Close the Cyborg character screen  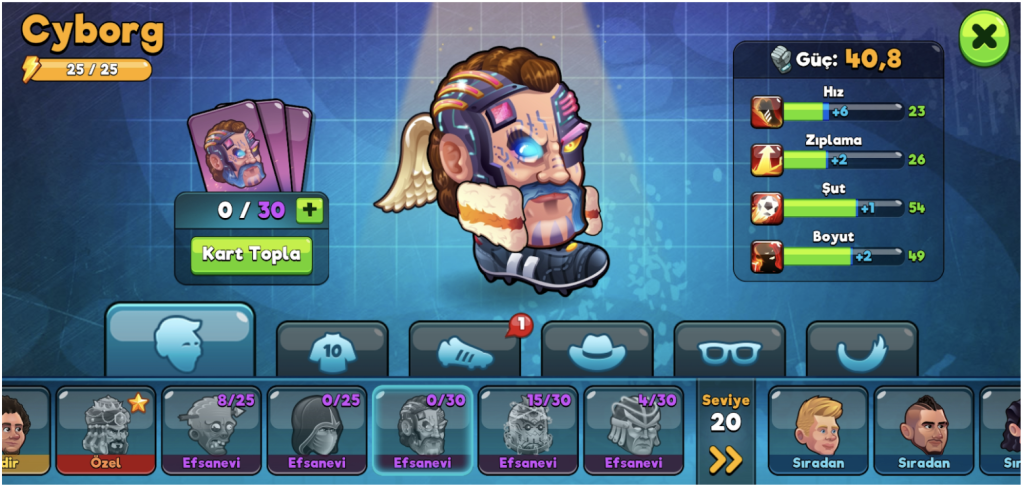[x=984, y=38]
